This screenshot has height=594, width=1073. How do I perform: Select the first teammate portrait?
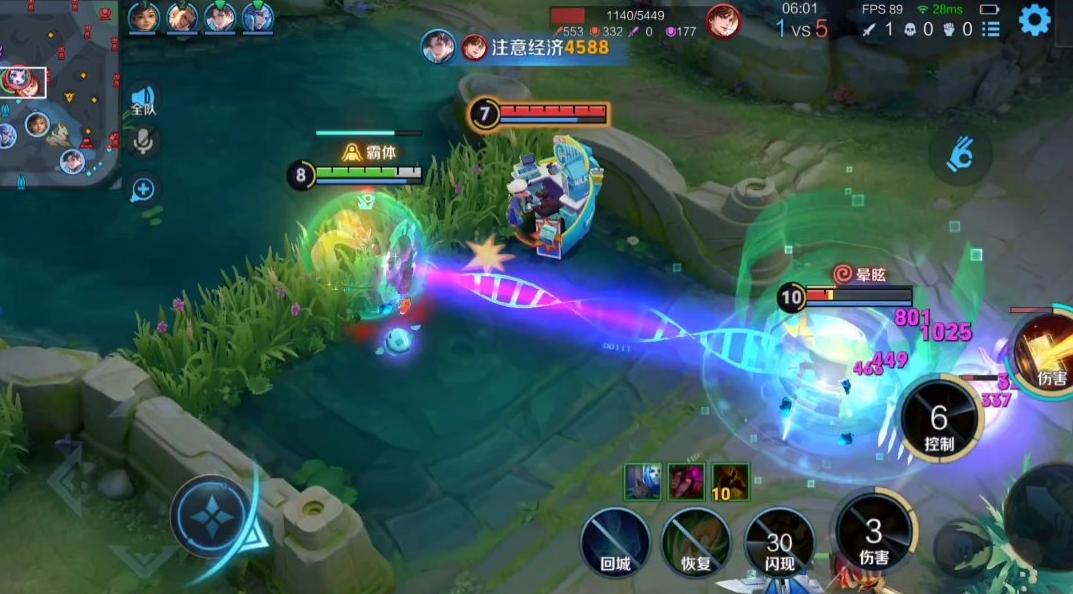click(144, 17)
